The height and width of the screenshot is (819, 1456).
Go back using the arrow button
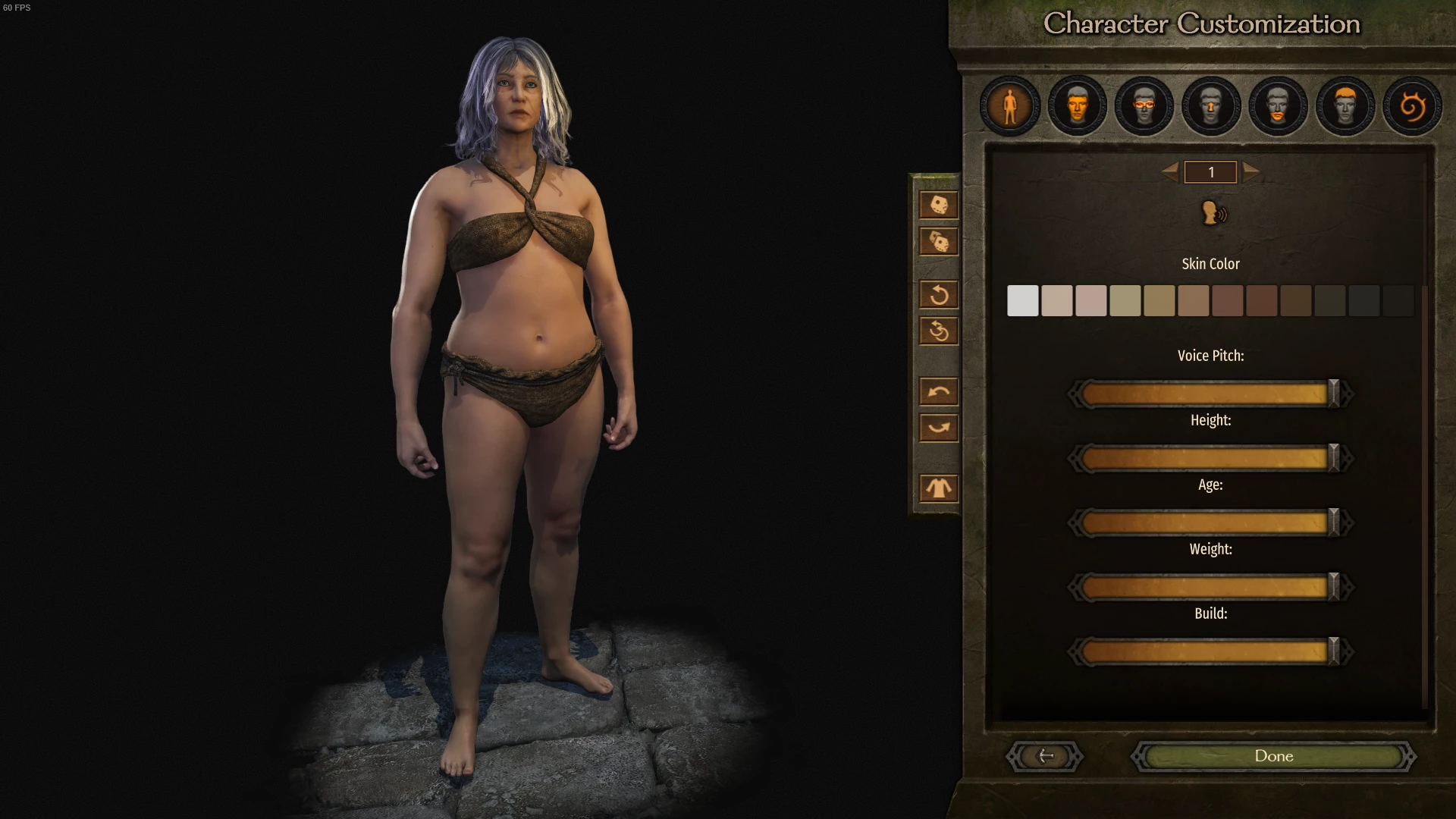pyautogui.click(x=1045, y=756)
